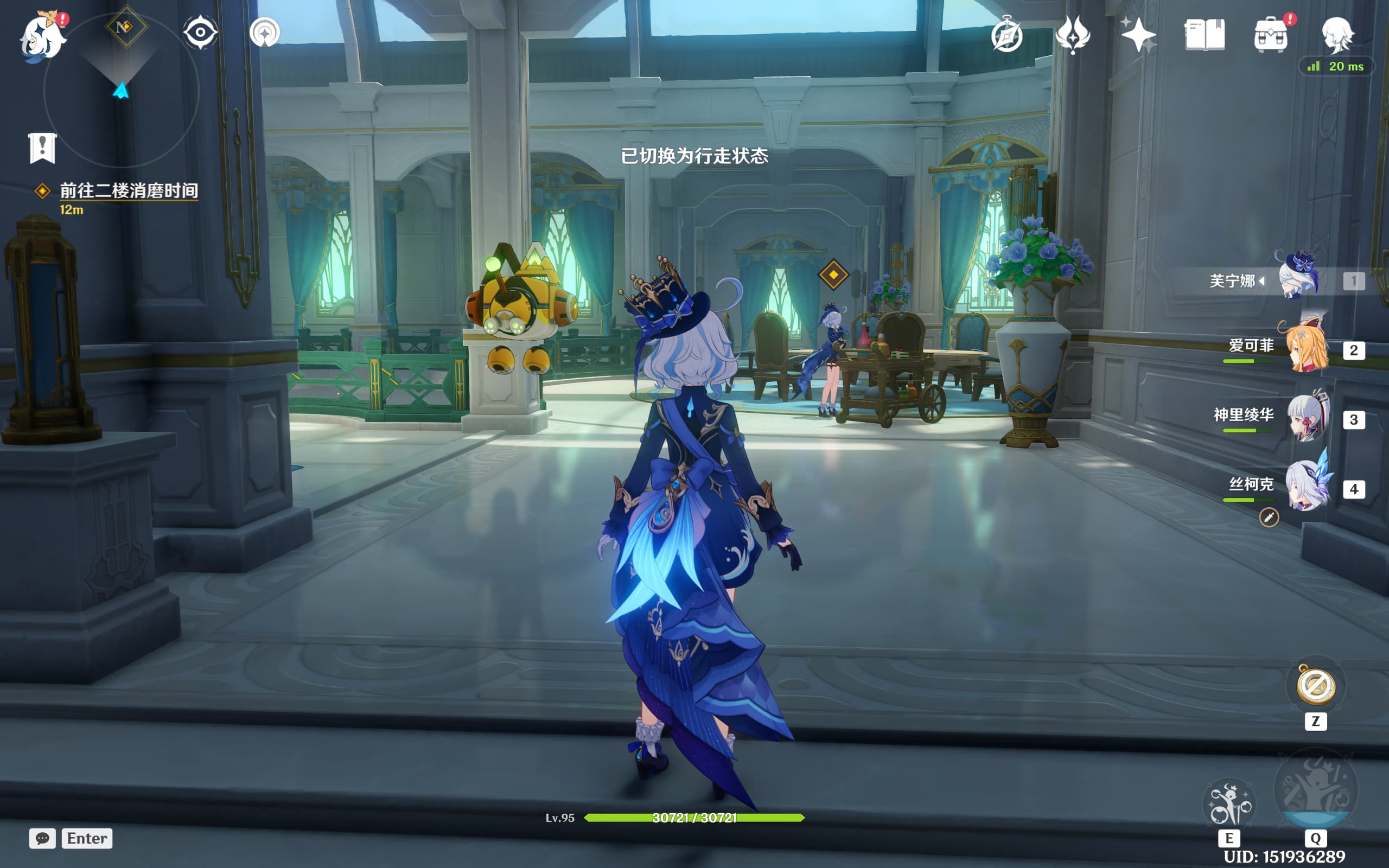Open the quest log exclamation banner
1389x868 pixels.
coord(42,148)
